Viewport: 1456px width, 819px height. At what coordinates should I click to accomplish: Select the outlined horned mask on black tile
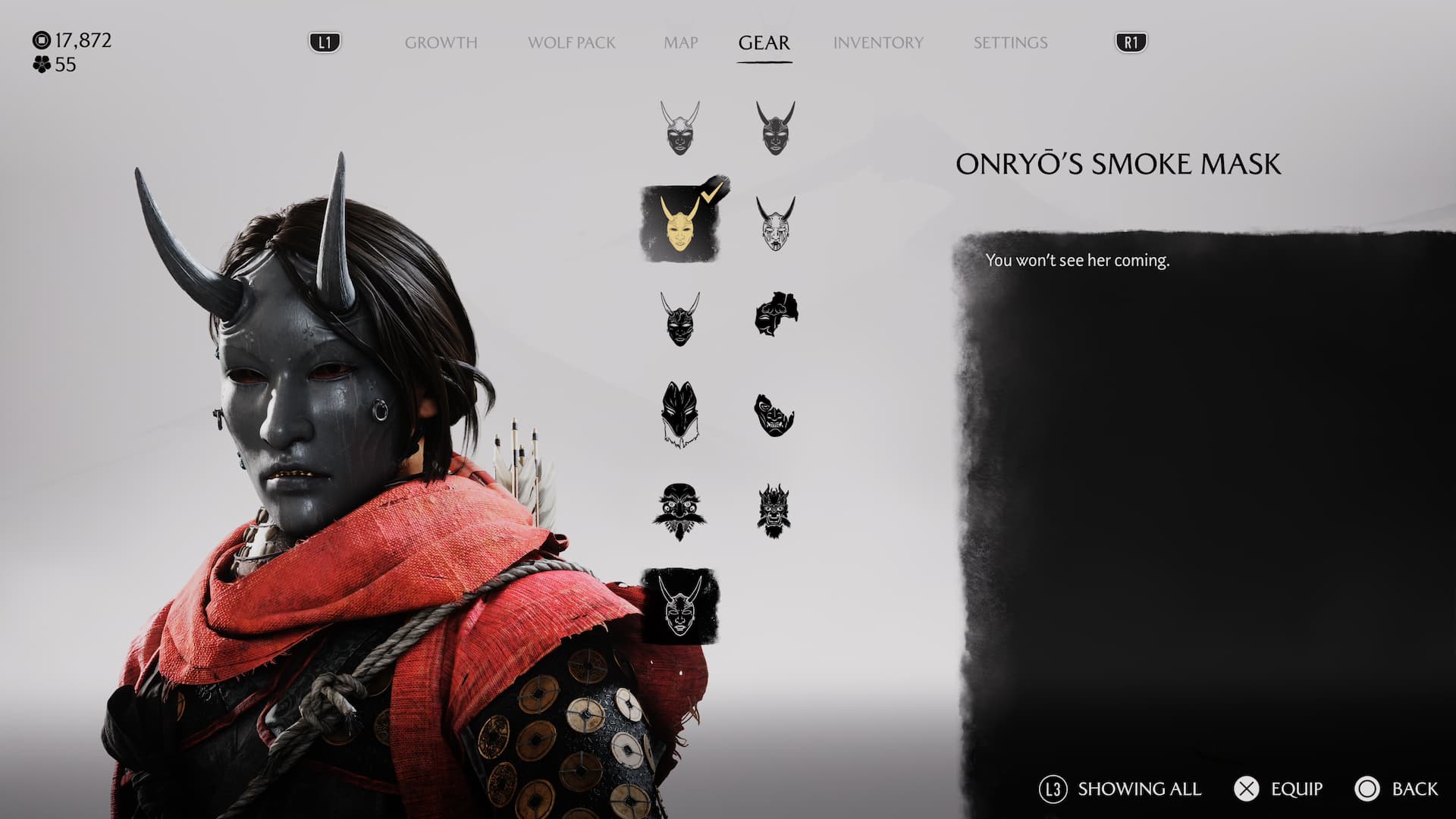[680, 606]
